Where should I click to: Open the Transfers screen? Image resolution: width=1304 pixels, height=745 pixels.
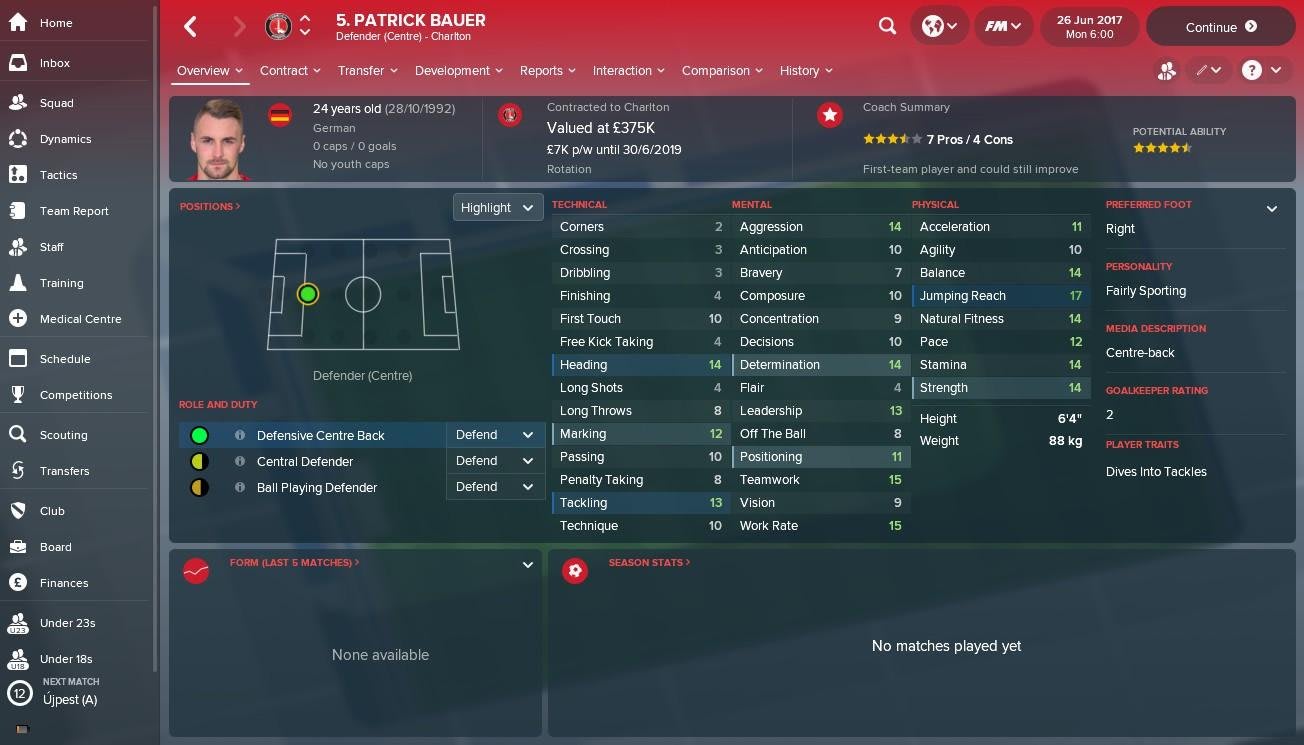coord(64,471)
